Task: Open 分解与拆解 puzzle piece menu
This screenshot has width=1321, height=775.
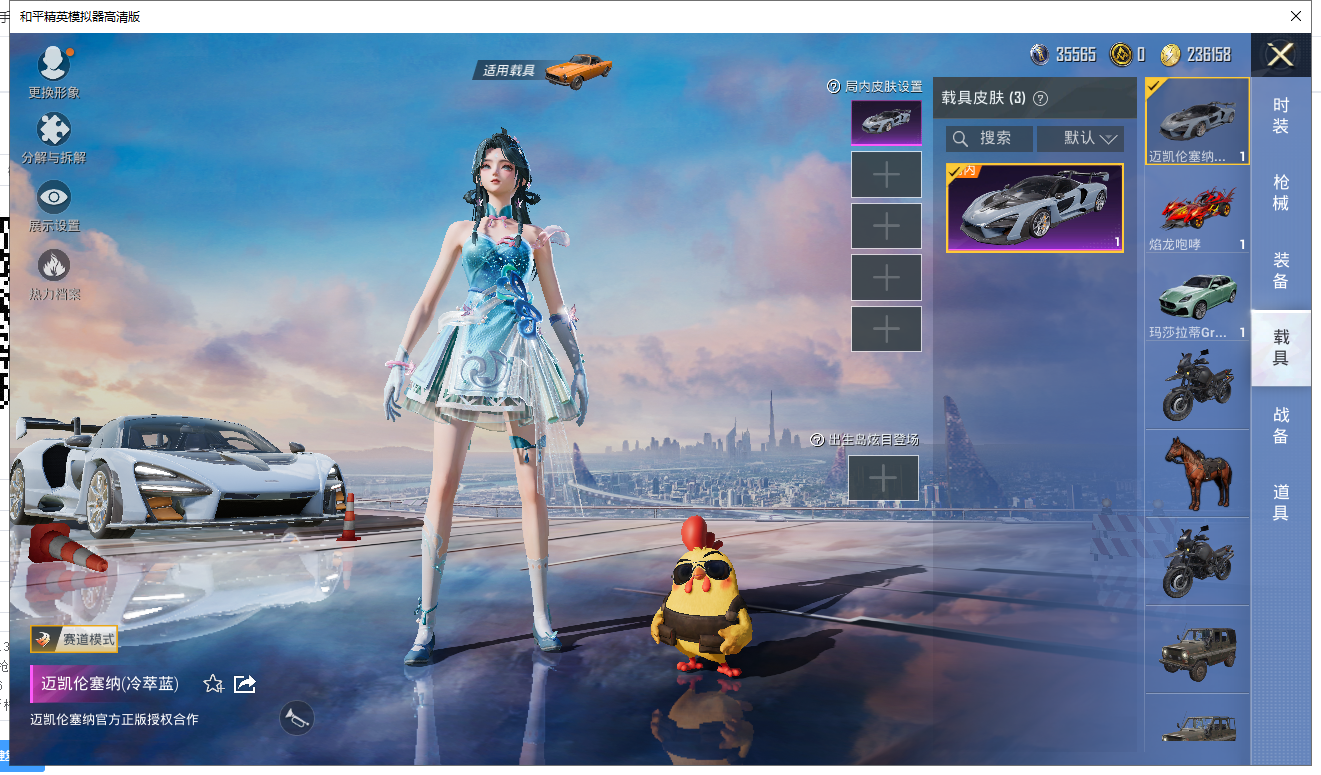Action: (53, 134)
